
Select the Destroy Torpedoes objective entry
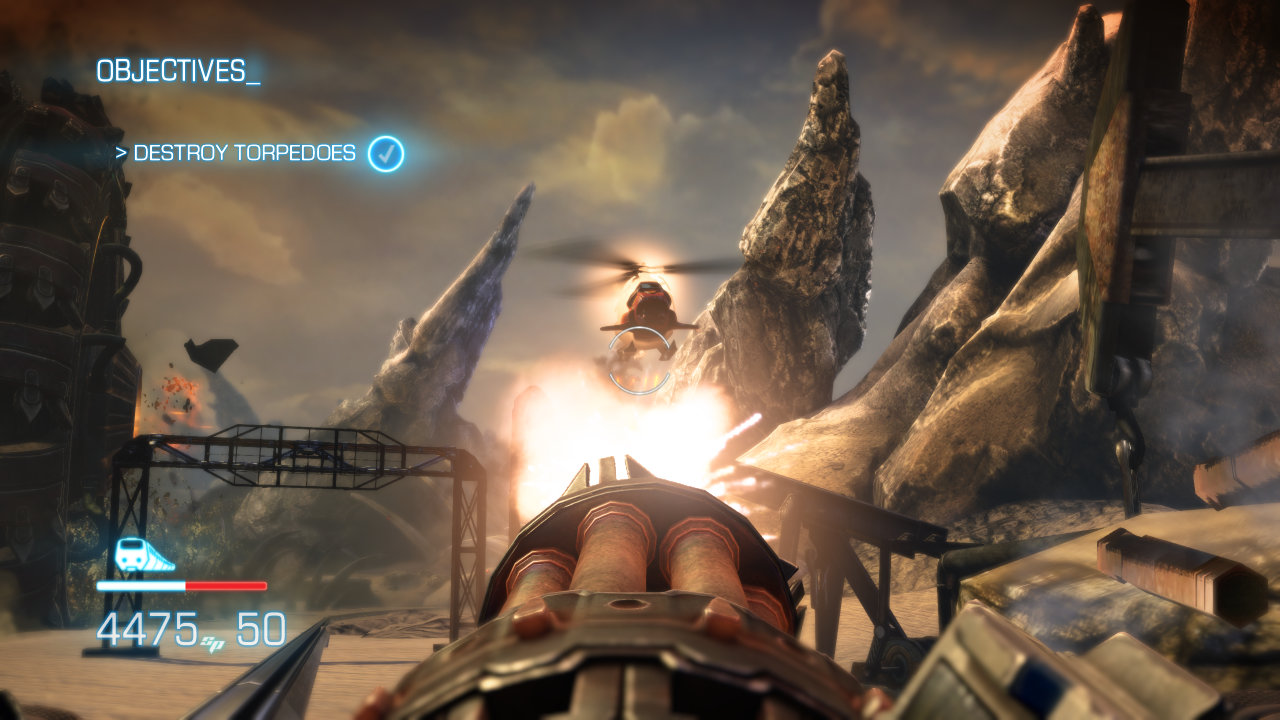tap(244, 154)
